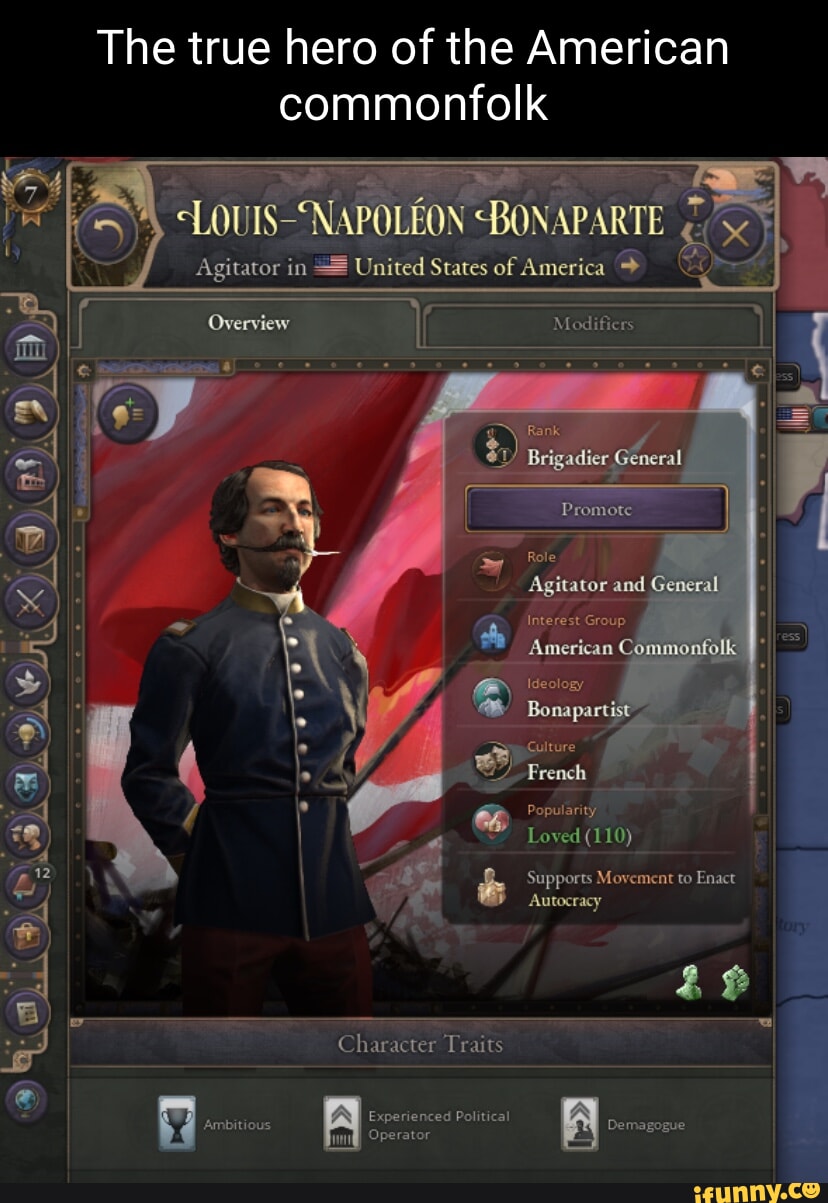This screenshot has height=1203, width=828.
Task: Open the Culture panel with the theater mask icon
Action: tap(26, 785)
